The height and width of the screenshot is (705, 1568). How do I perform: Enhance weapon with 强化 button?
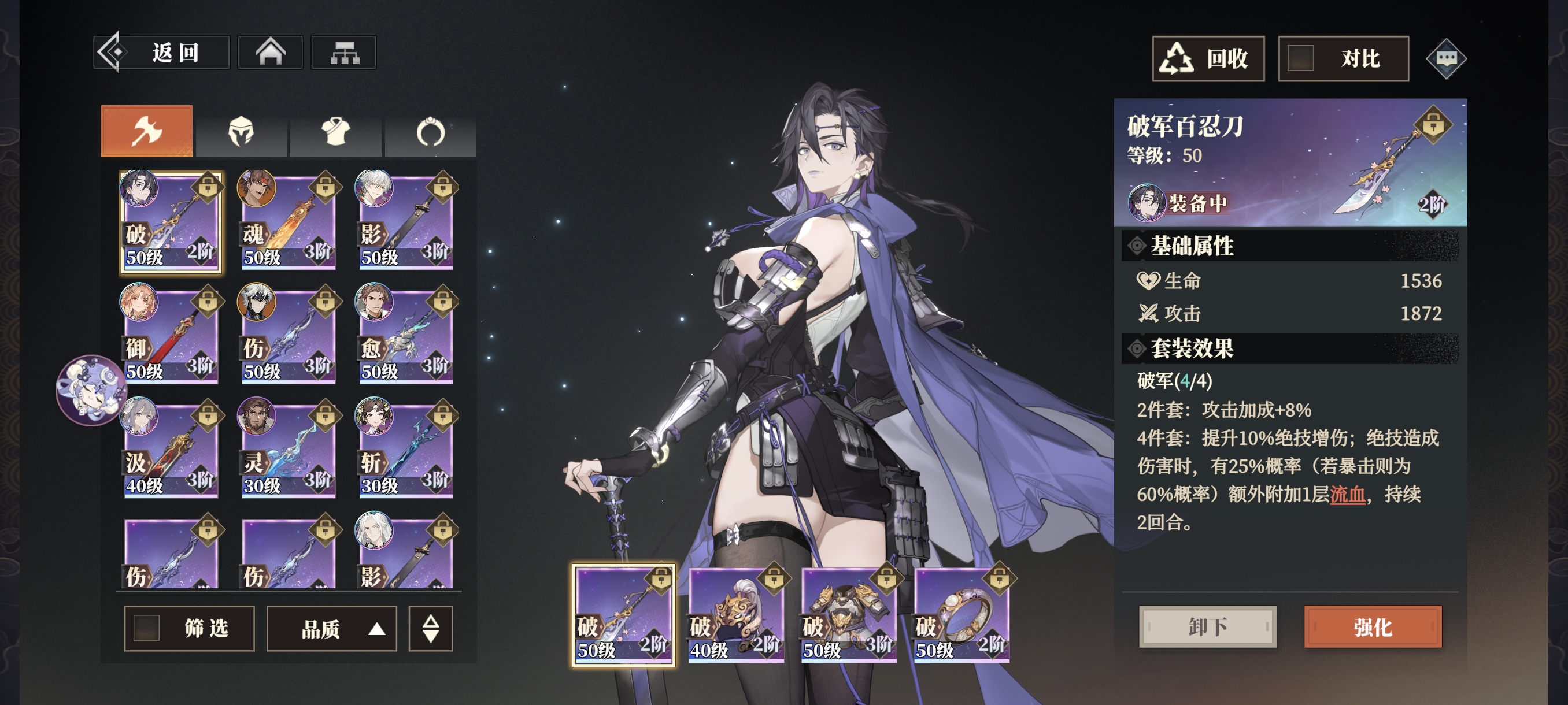(x=1373, y=626)
